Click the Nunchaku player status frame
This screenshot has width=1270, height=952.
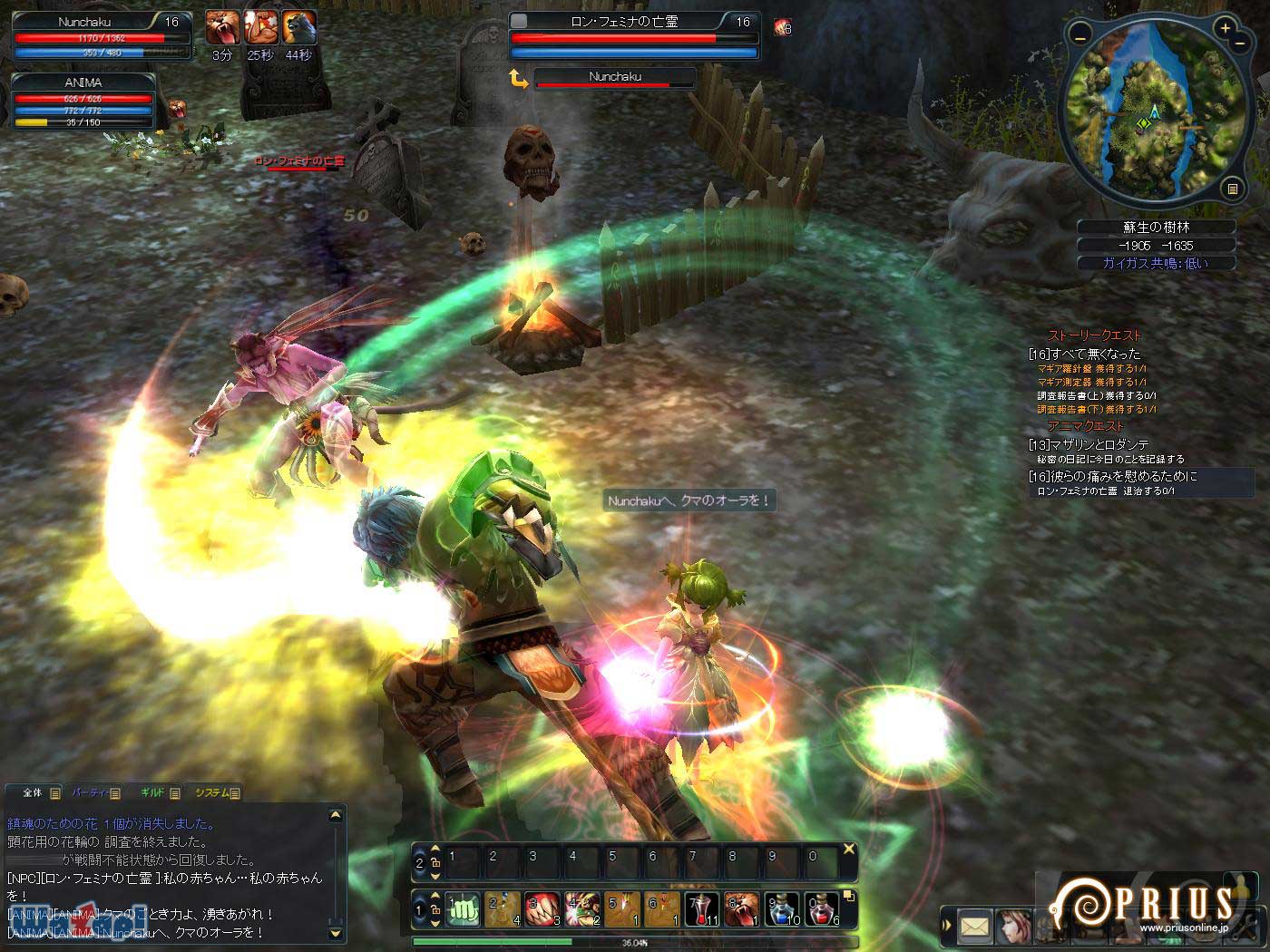click(102, 36)
